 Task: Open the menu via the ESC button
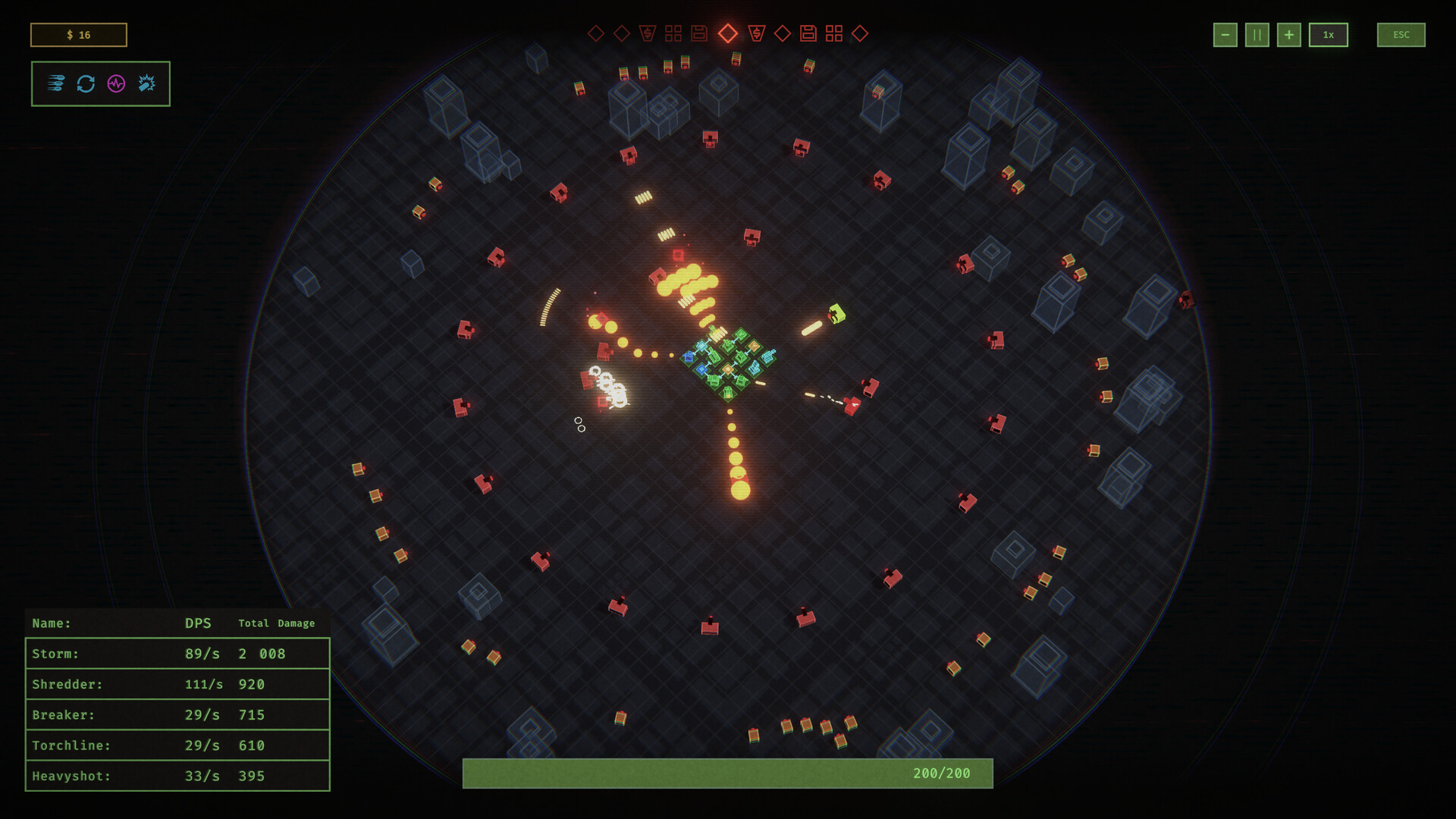1401,34
